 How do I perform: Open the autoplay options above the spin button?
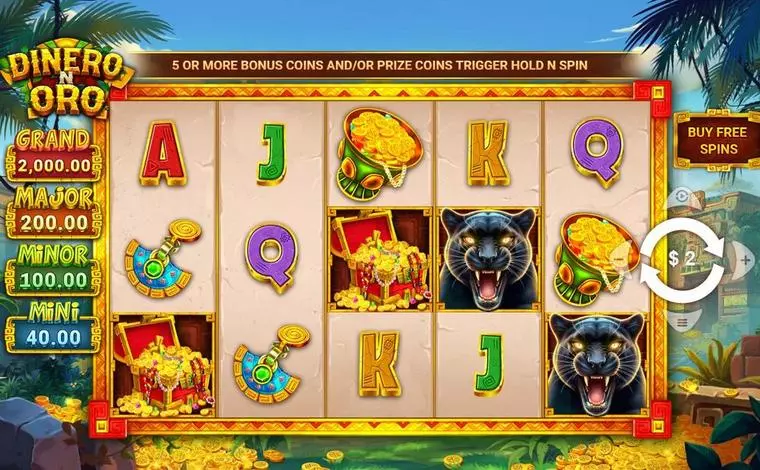(x=682, y=197)
